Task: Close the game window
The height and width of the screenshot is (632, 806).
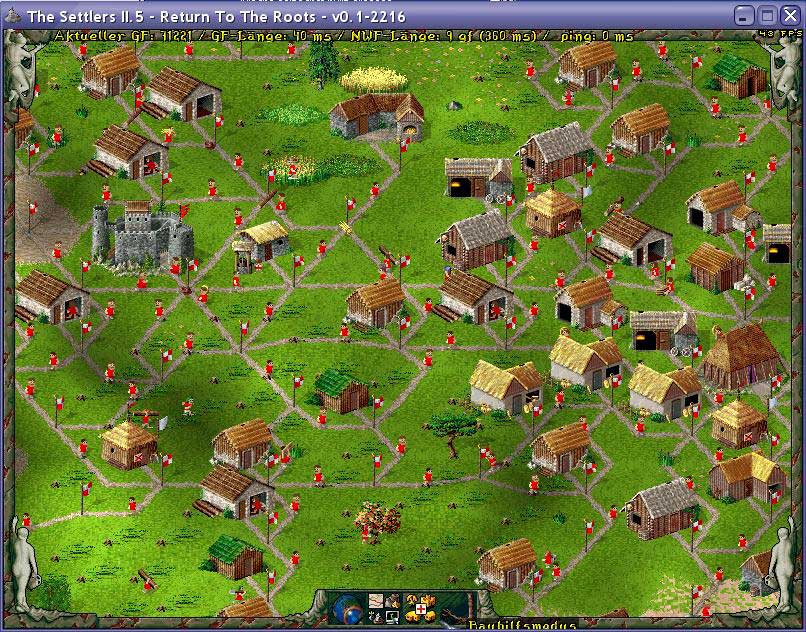Action: click(789, 16)
